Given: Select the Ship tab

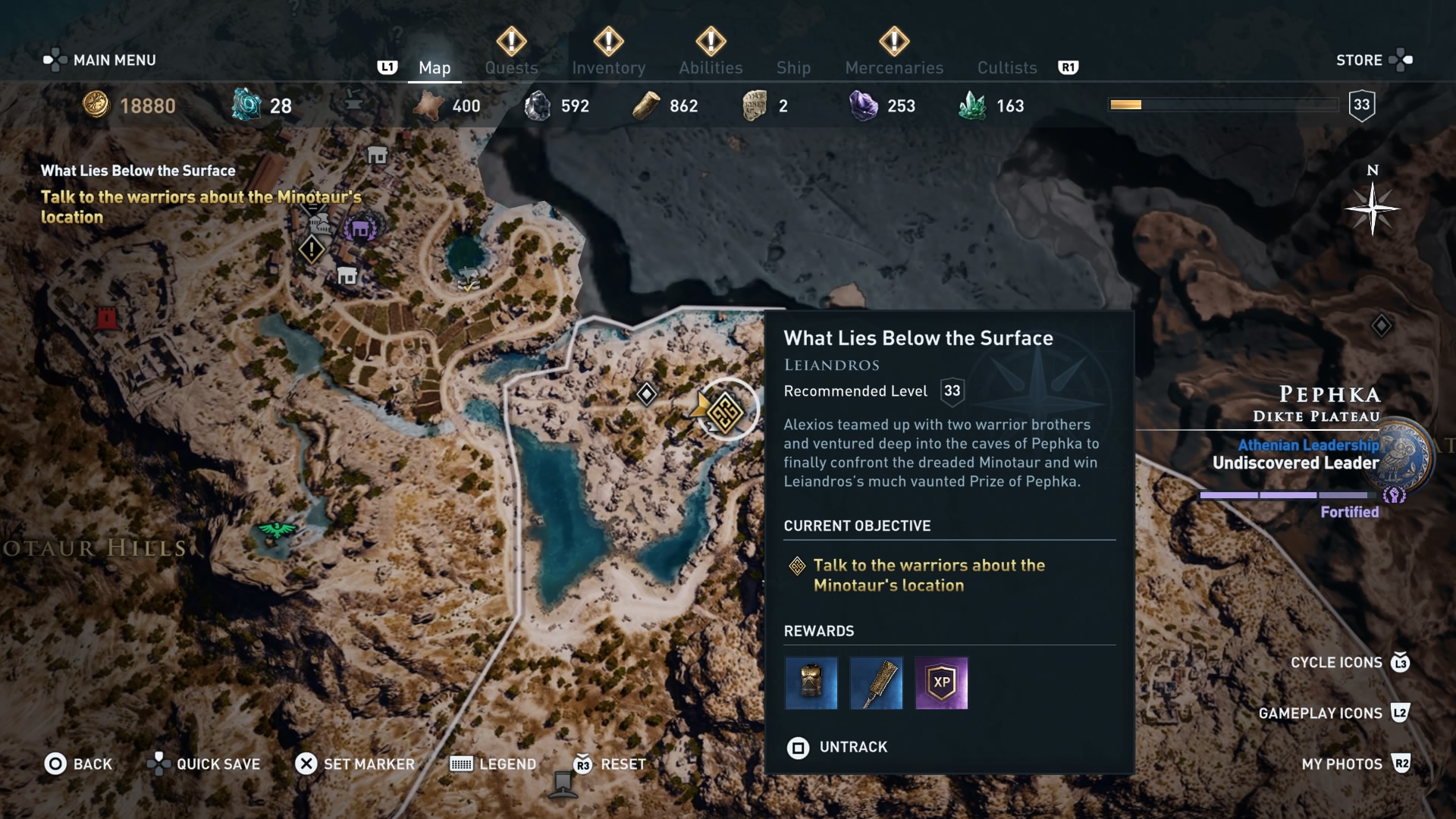Looking at the screenshot, I should [793, 67].
